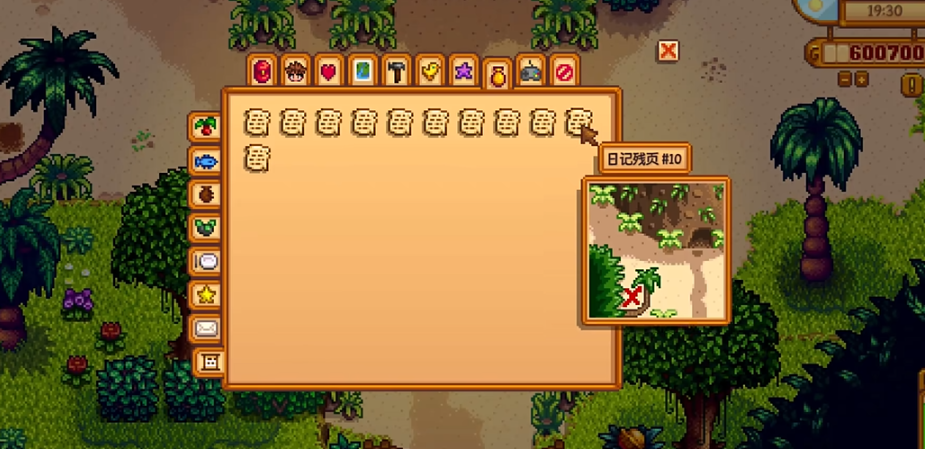Open the options tab with the gamepad icon

click(x=531, y=72)
